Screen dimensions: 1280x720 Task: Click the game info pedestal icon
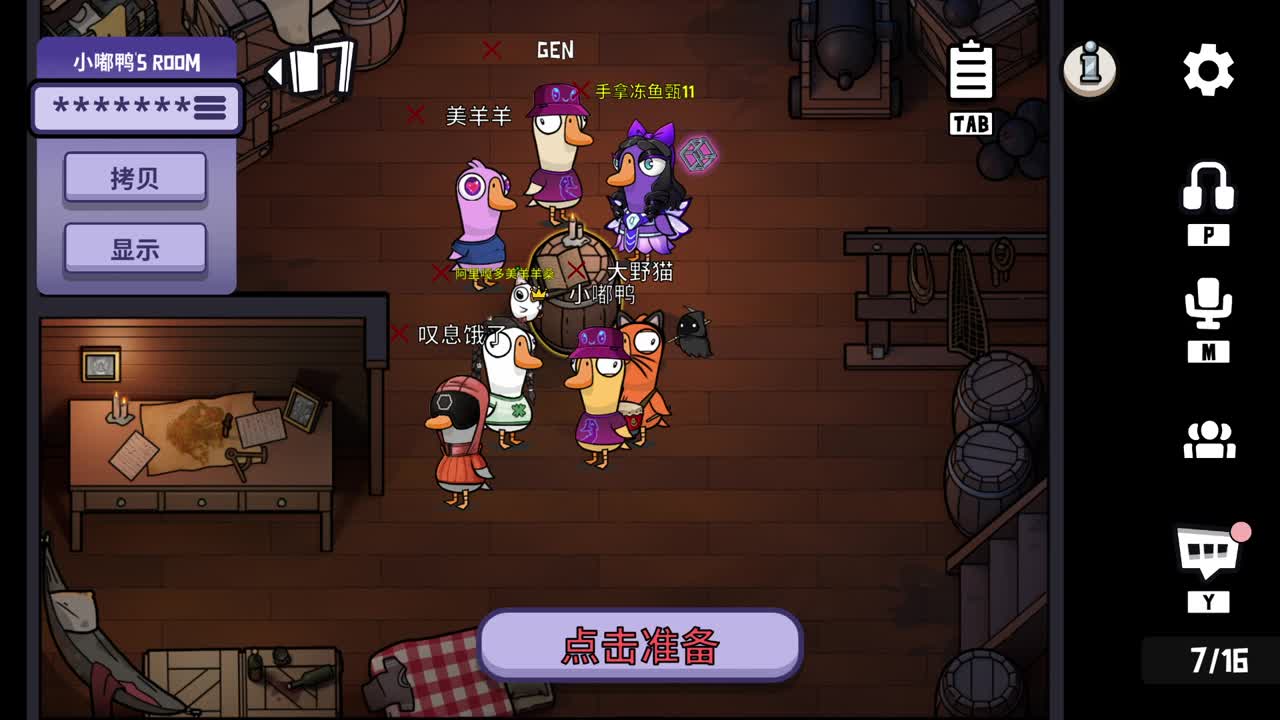click(x=1090, y=68)
